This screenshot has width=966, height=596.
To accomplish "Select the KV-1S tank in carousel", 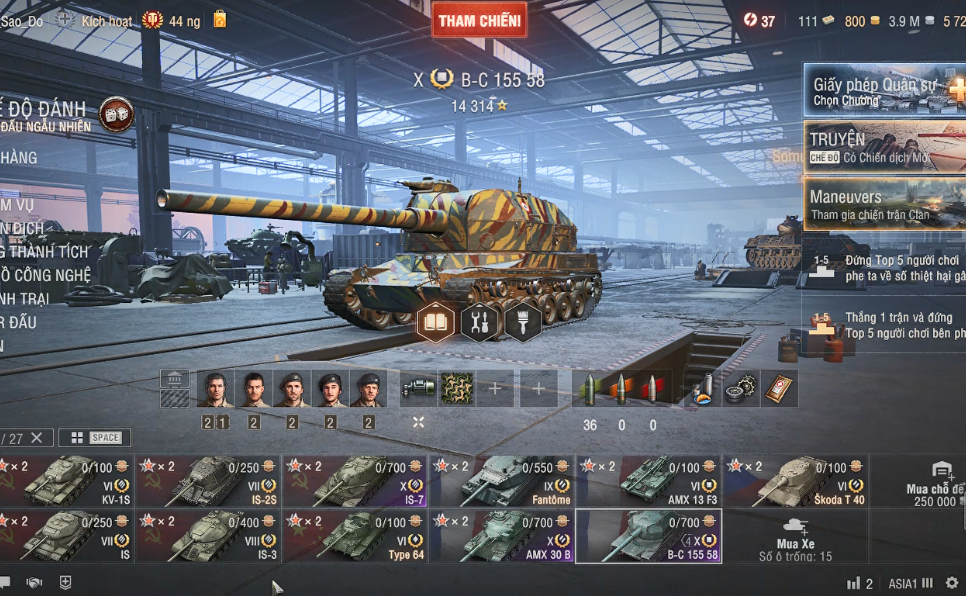I will tap(66, 481).
